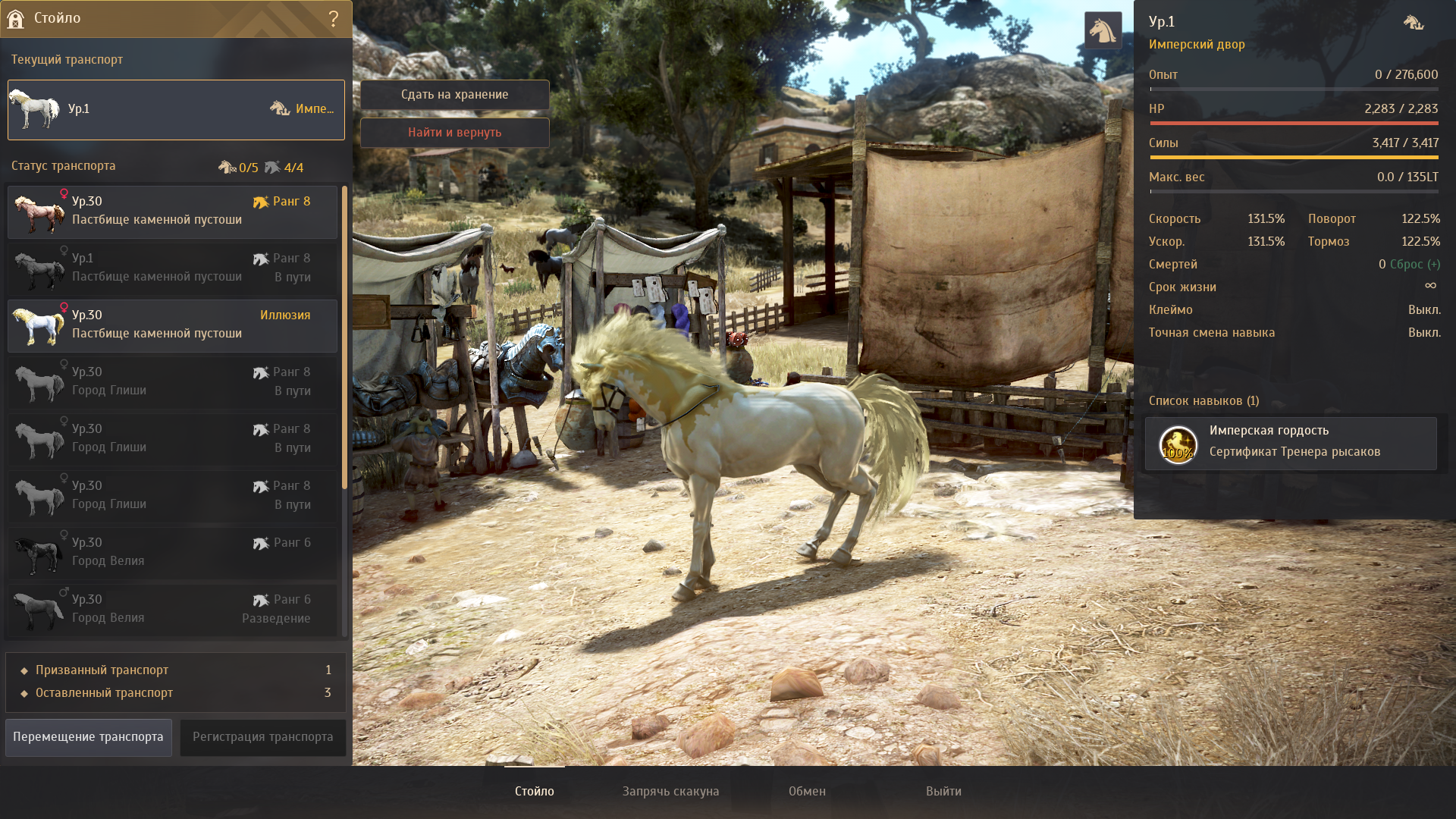
Task: Select the "Имперская гордость" skill entry
Action: pyautogui.click(x=1291, y=443)
